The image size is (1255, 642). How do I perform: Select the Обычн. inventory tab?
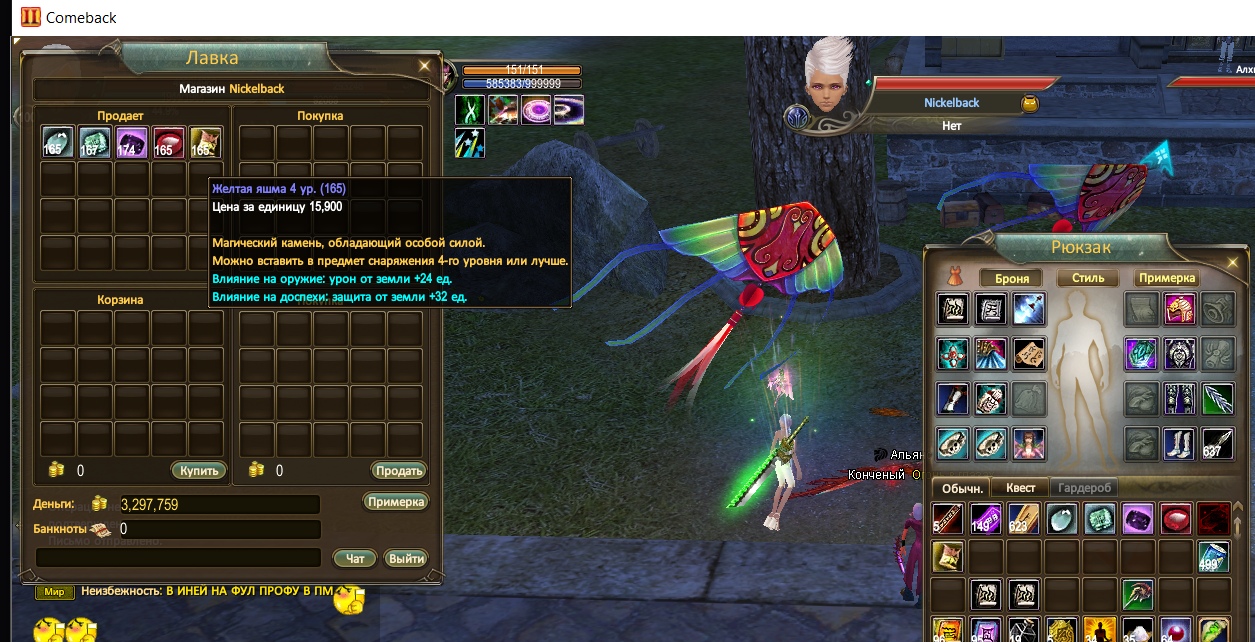coord(960,487)
